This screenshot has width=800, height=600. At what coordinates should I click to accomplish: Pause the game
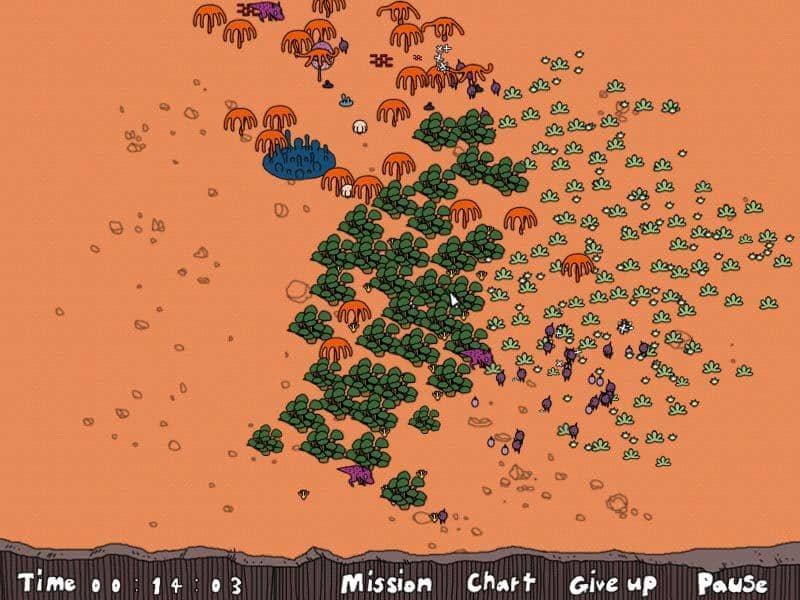point(732,583)
